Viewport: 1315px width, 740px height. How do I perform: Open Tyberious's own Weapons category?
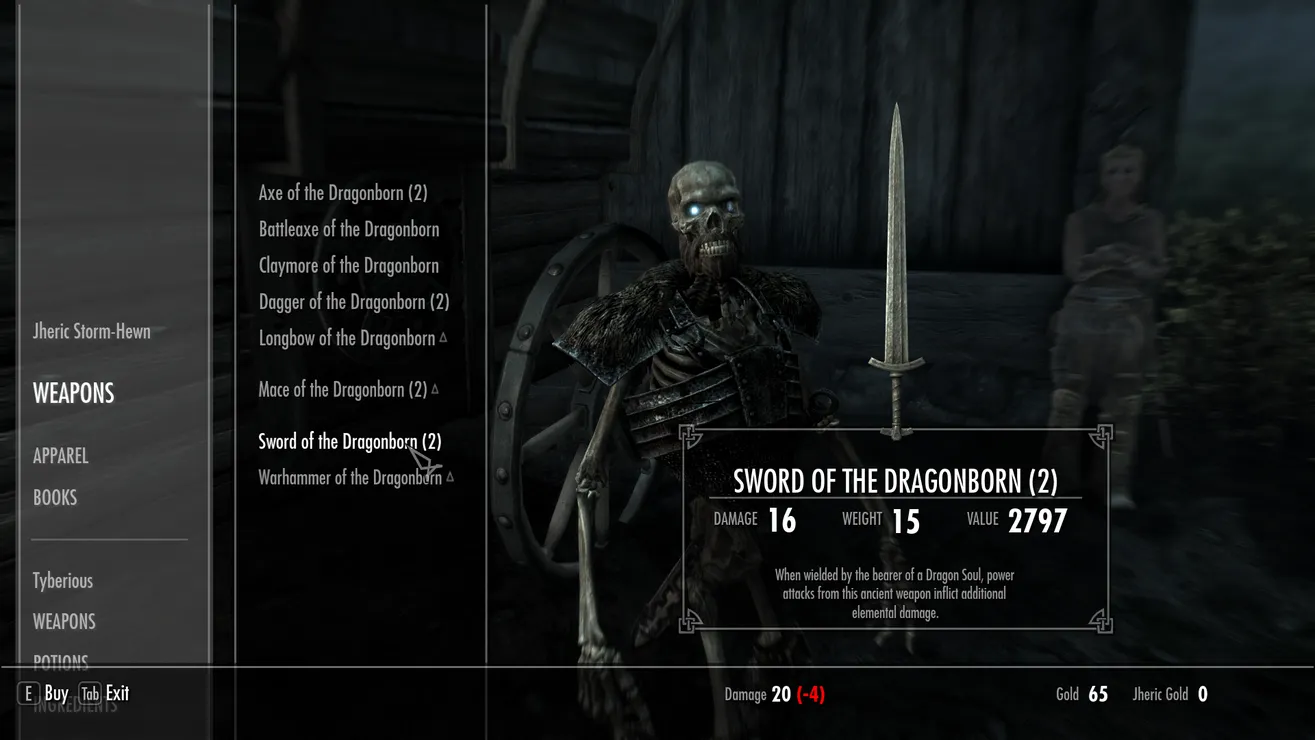pos(63,622)
